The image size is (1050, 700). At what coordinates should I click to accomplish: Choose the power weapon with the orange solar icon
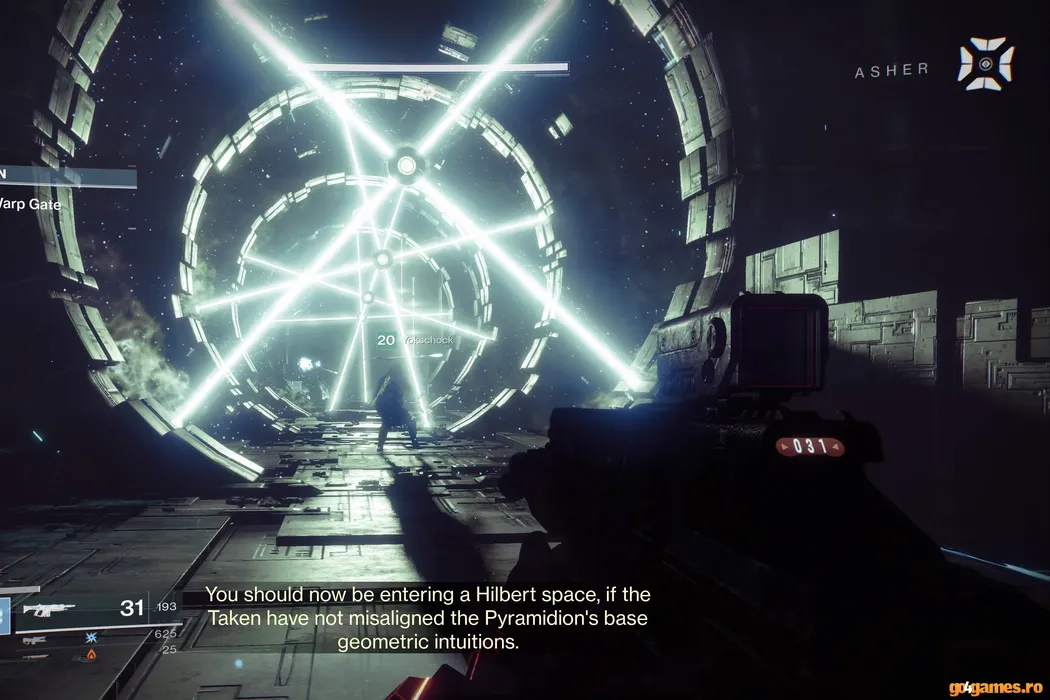91,654
